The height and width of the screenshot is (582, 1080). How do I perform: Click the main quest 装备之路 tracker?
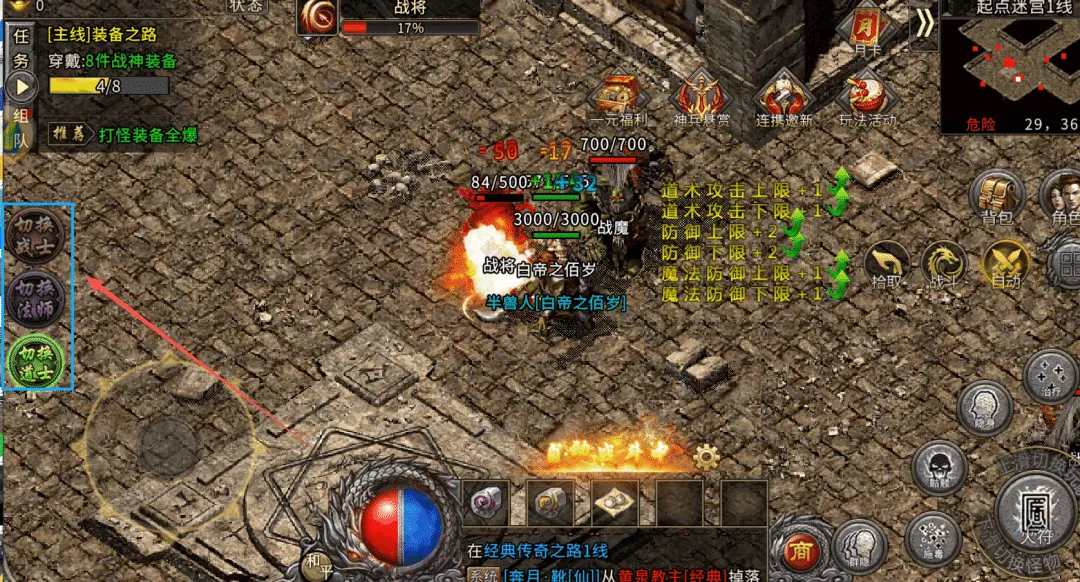(102, 34)
